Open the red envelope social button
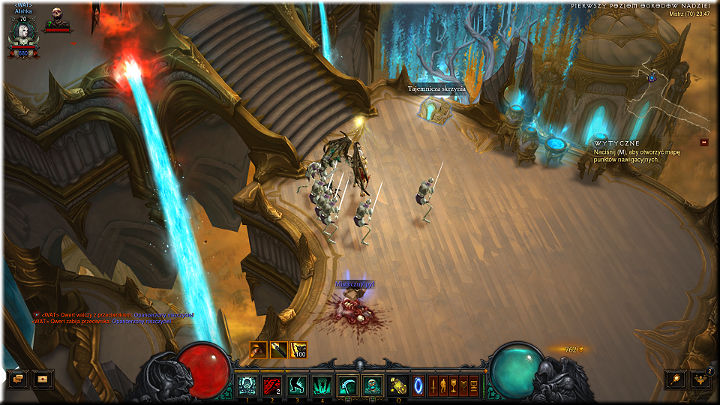Viewport: 720px width, 405px height. [x=42, y=379]
